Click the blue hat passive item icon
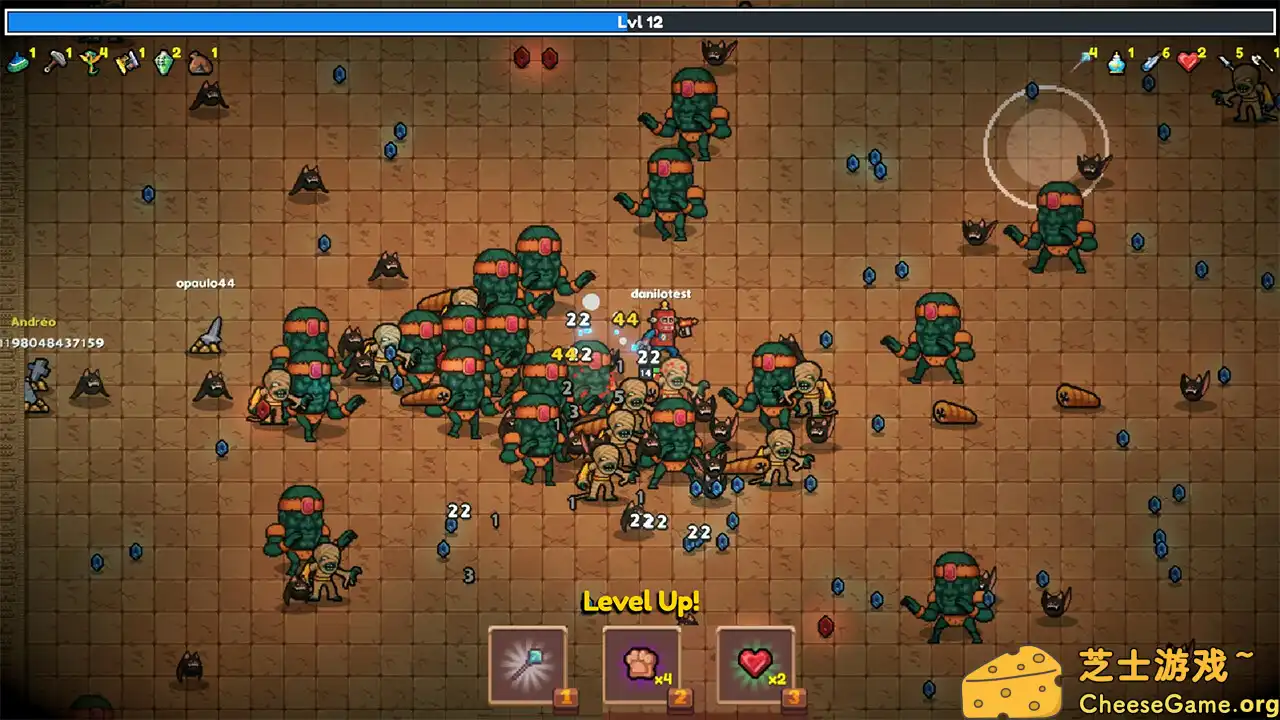Viewport: 1280px width, 720px height. pyautogui.click(x=17, y=63)
